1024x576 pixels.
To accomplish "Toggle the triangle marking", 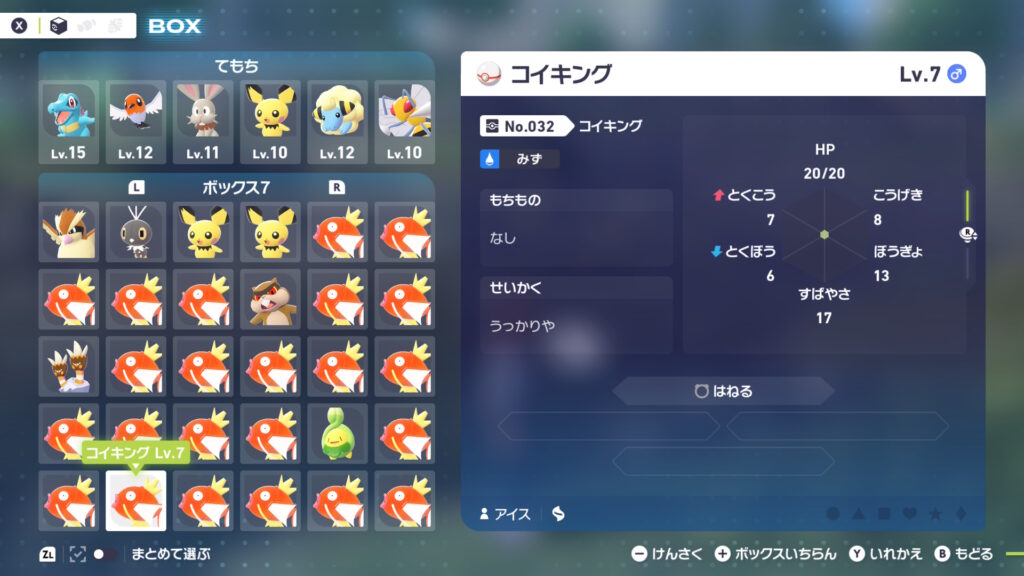I will 858,514.
